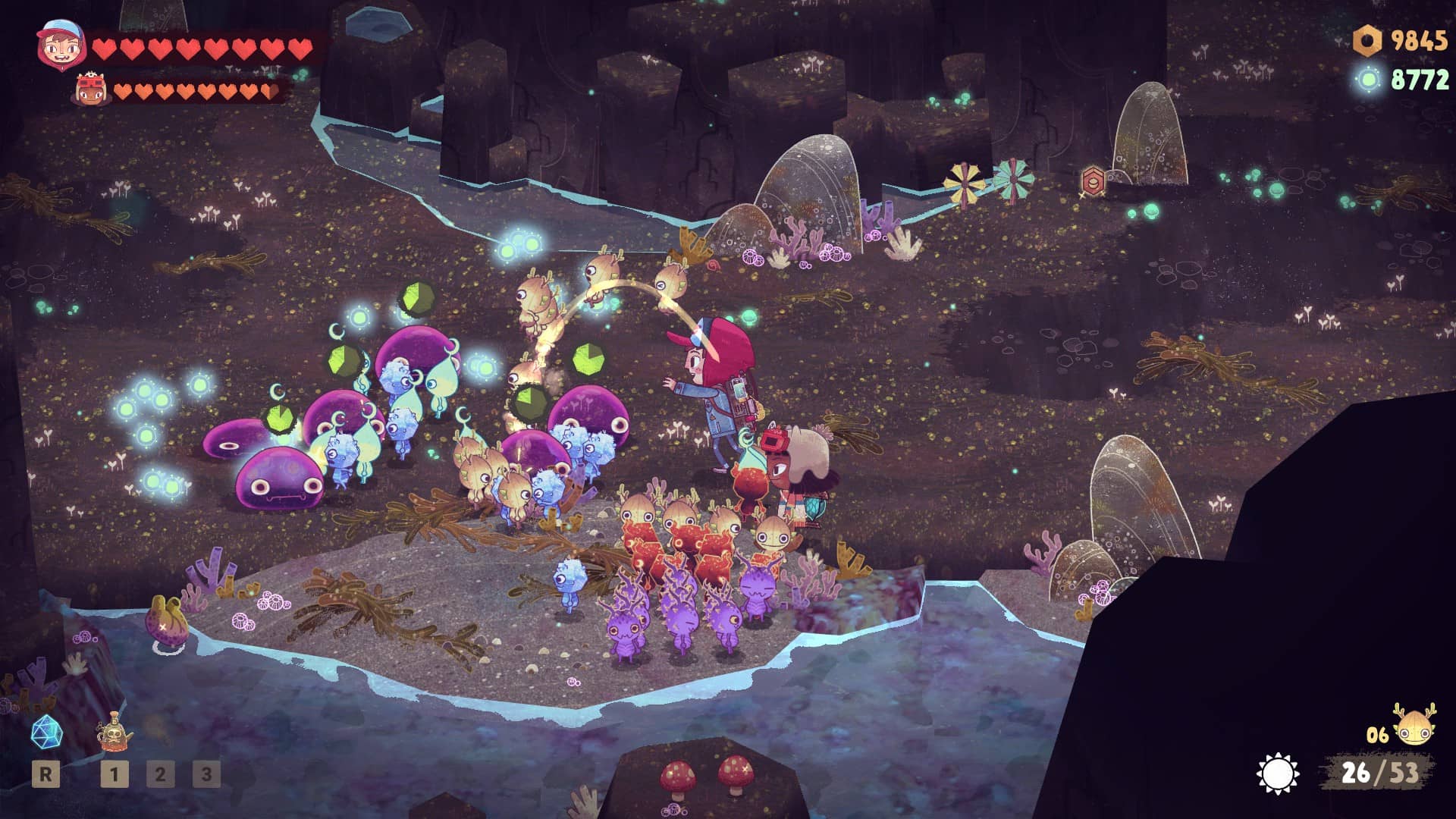Click the white sun daytime indicator
Screen dimensions: 1456x819
pyautogui.click(x=1277, y=773)
